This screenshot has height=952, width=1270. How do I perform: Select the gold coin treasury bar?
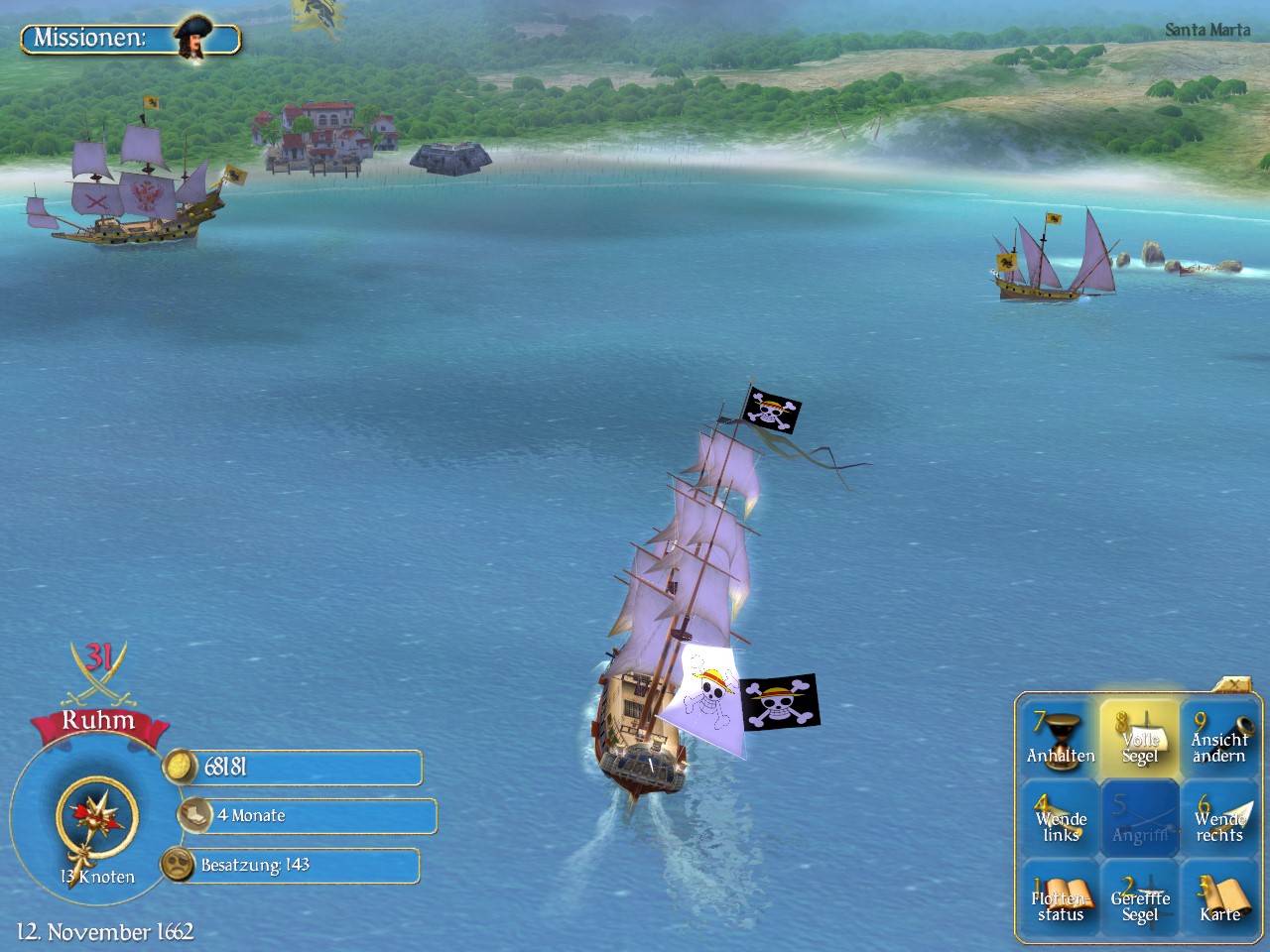tap(298, 768)
